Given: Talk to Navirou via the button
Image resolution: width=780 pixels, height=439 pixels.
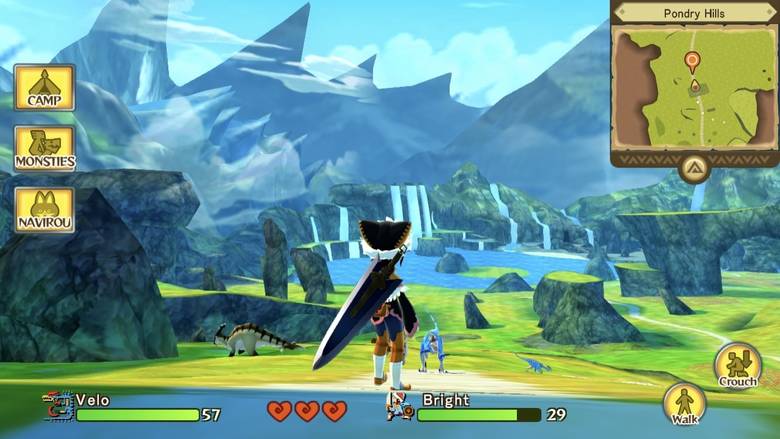Looking at the screenshot, I should [44, 209].
